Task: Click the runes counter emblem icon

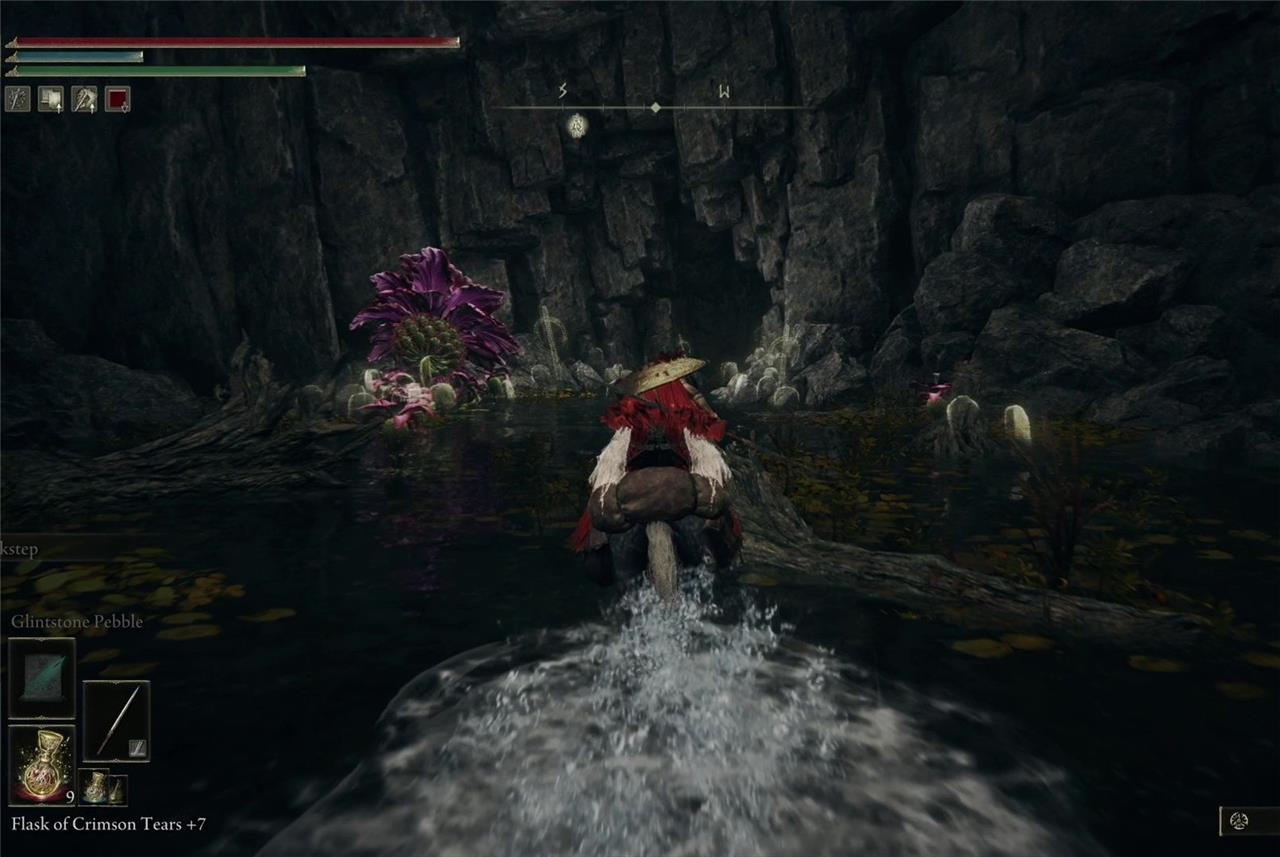Action: click(1239, 820)
